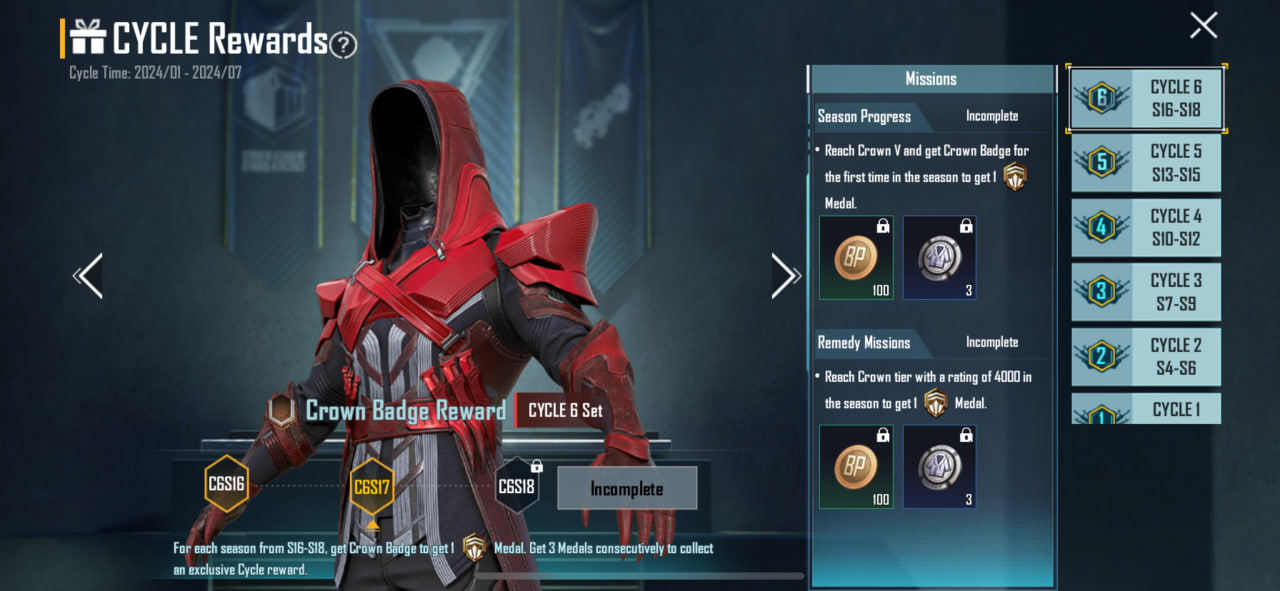
Task: Click the Incomplete button beside the season badges
Action: coord(627,489)
